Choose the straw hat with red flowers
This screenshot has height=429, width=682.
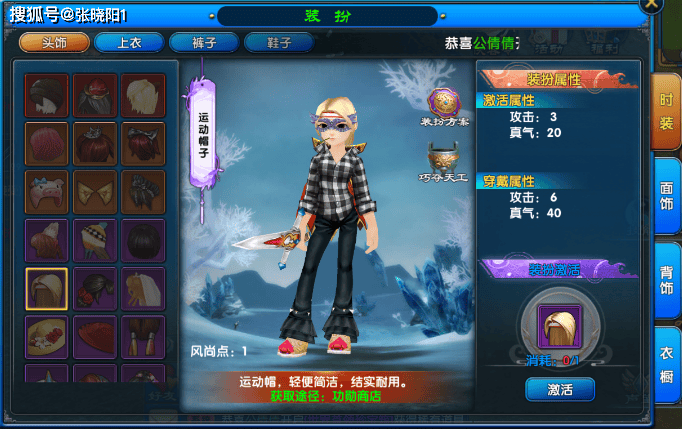(x=46, y=336)
